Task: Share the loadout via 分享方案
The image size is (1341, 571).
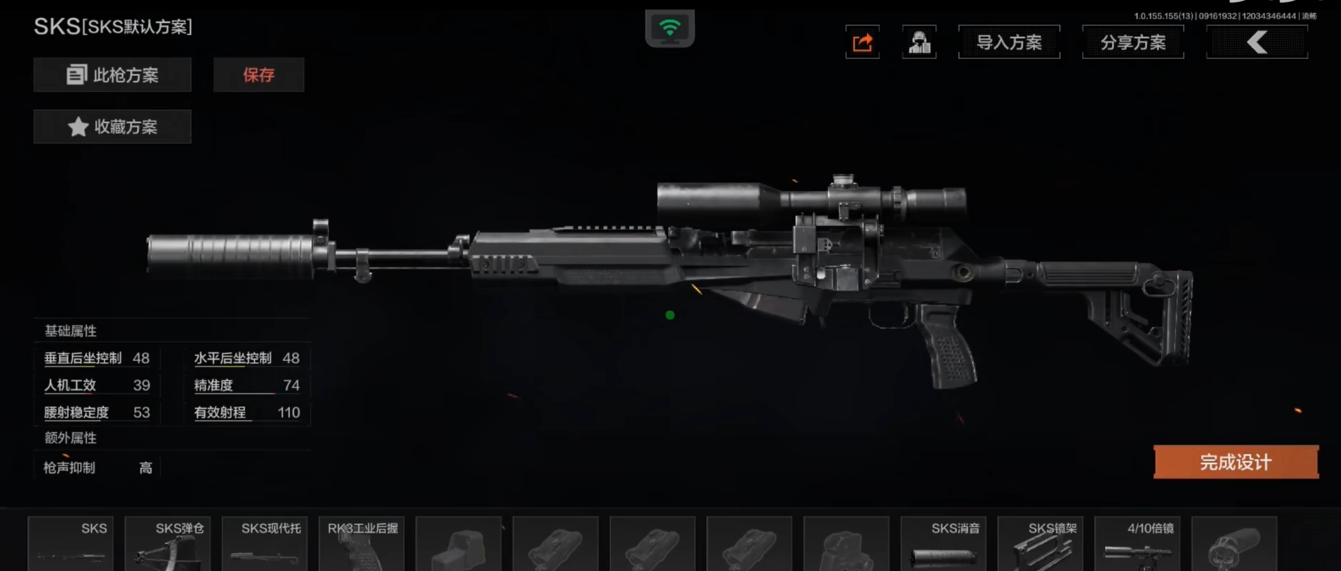Action: [x=1133, y=43]
